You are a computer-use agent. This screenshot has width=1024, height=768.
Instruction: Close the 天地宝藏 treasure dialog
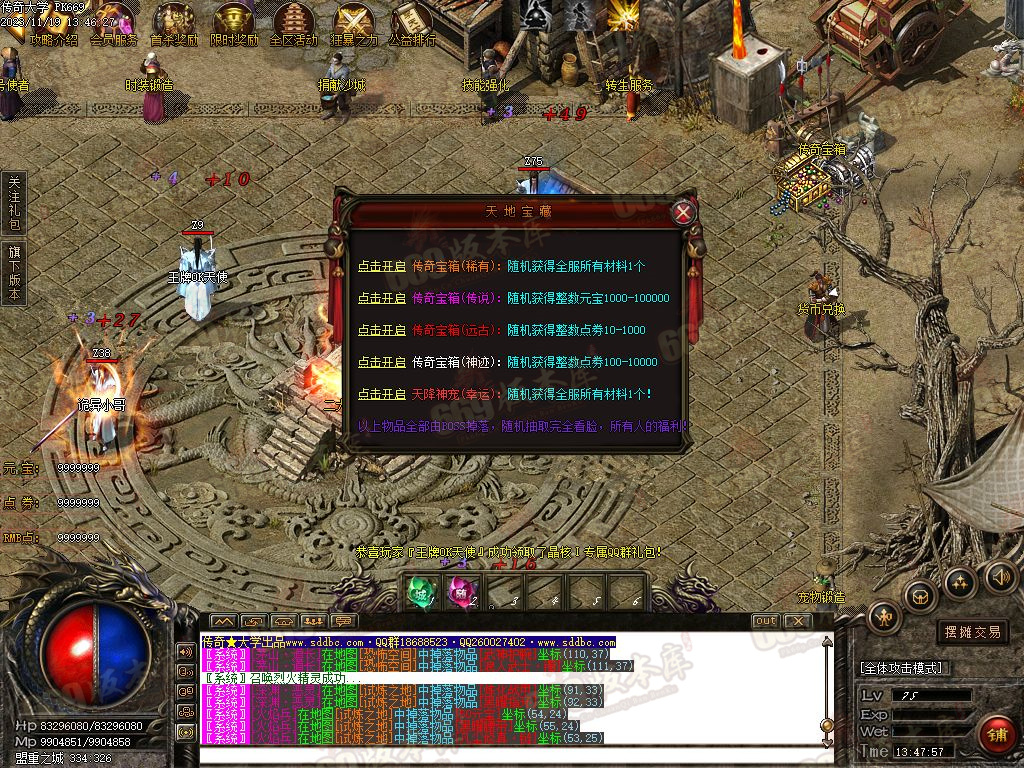(682, 211)
